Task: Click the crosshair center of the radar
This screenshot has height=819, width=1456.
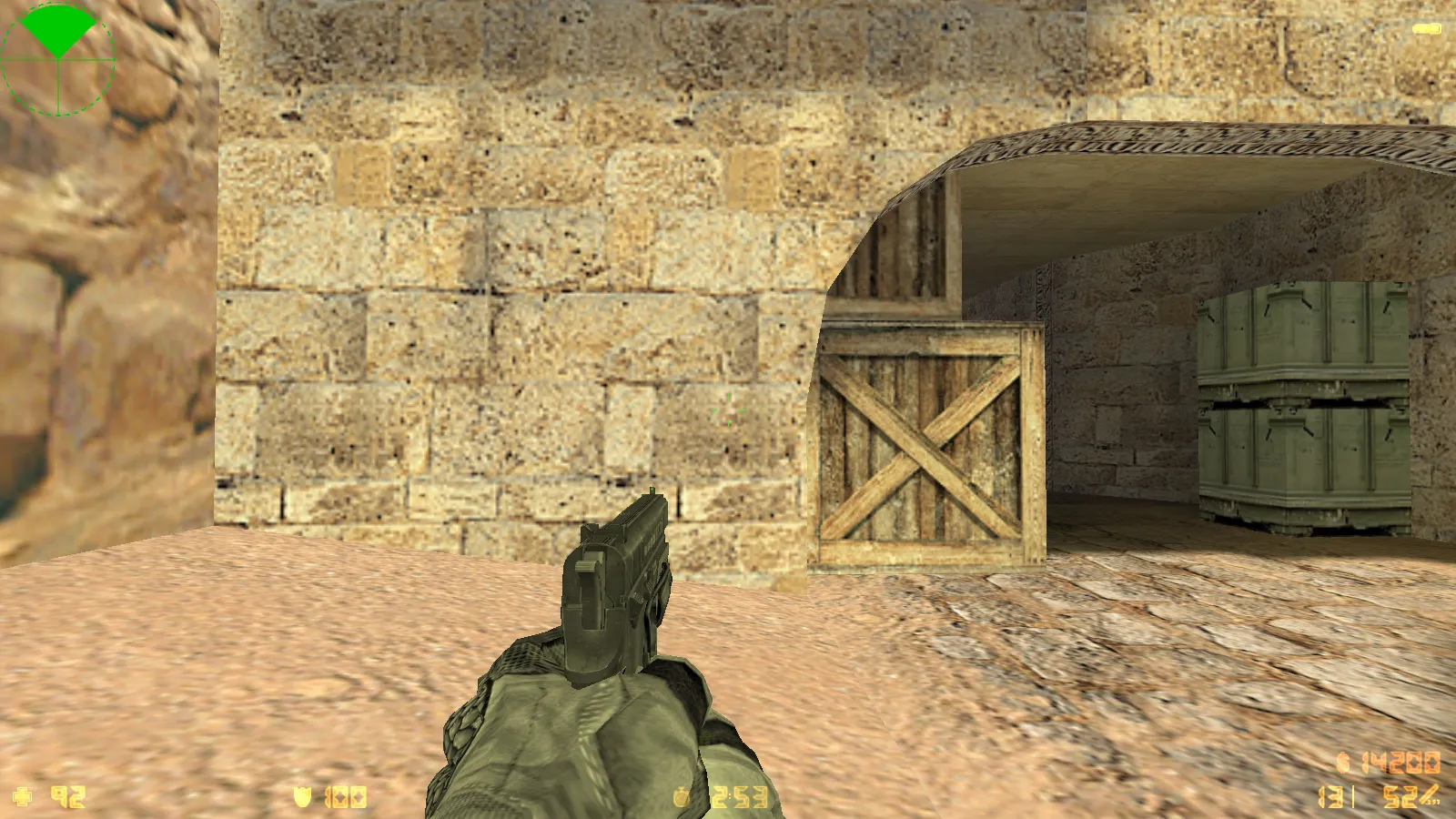Action: point(58,59)
